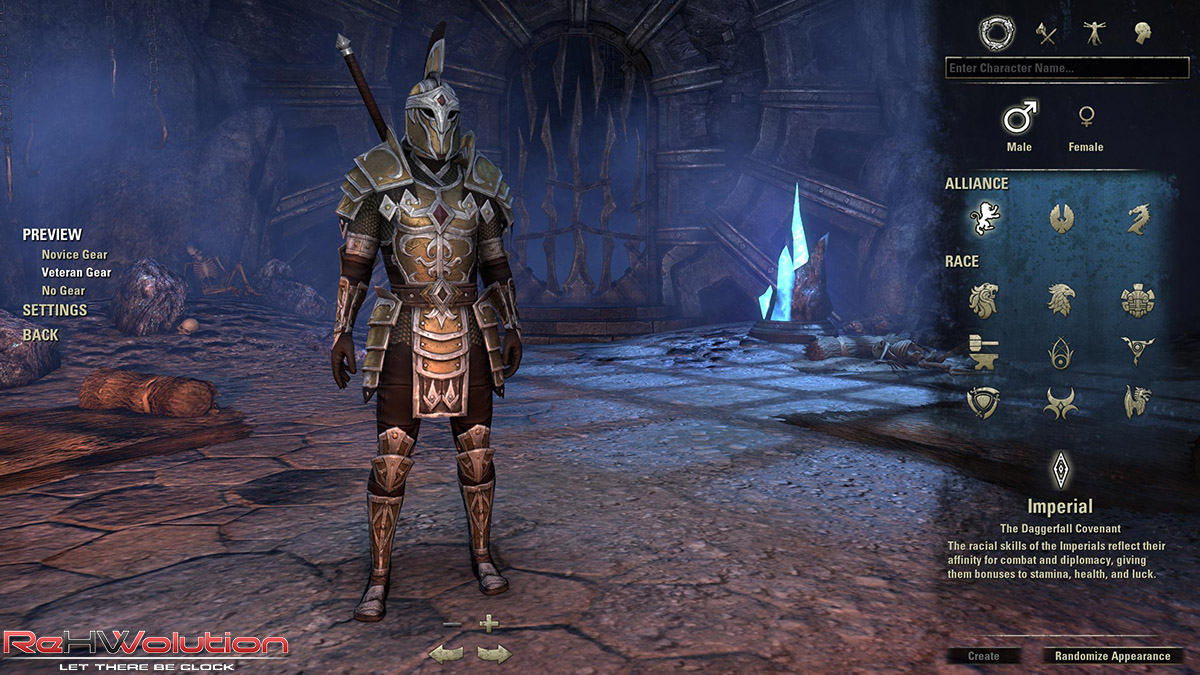Image resolution: width=1200 pixels, height=675 pixels.
Task: Choose the hammer and anvil race icon
Action: point(984,350)
